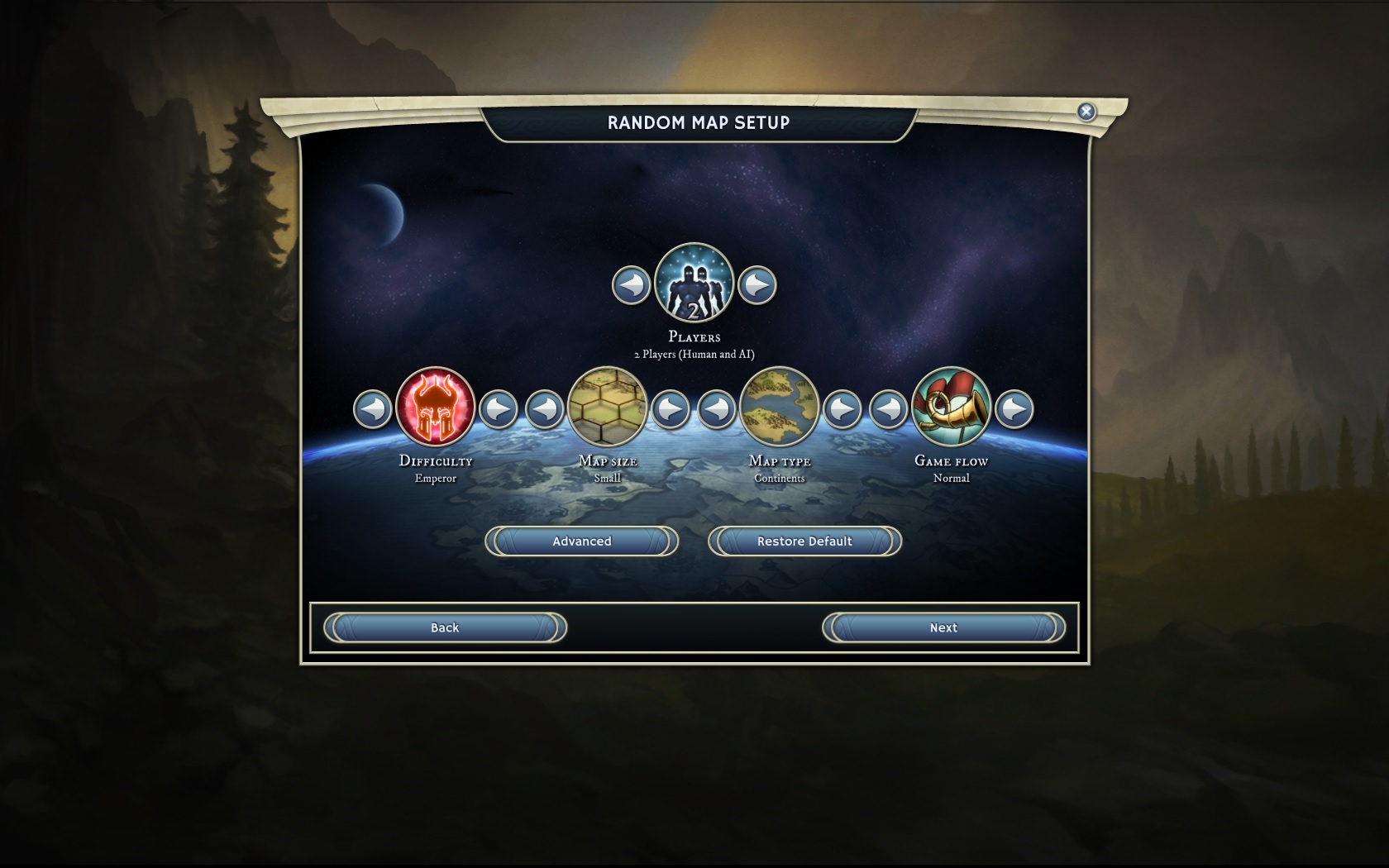1389x868 pixels.
Task: Choose next game flow setting
Action: tap(1014, 409)
